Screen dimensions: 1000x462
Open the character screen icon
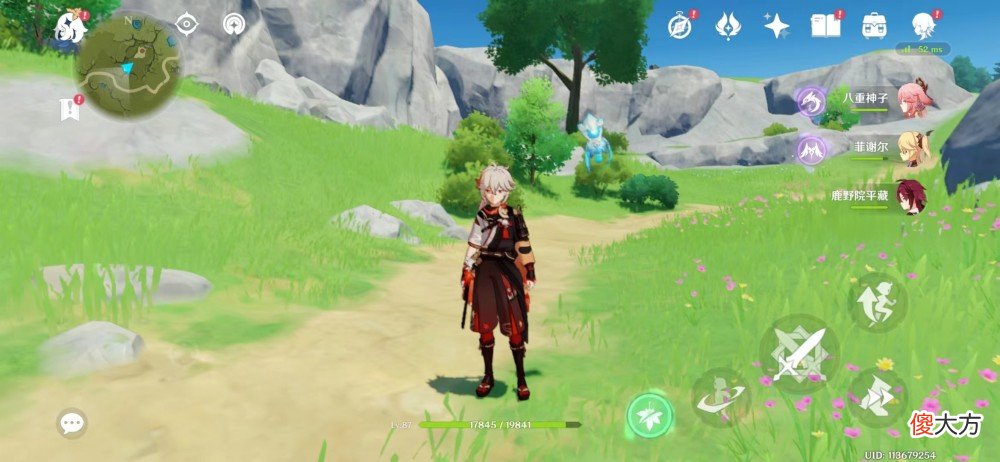point(923,25)
